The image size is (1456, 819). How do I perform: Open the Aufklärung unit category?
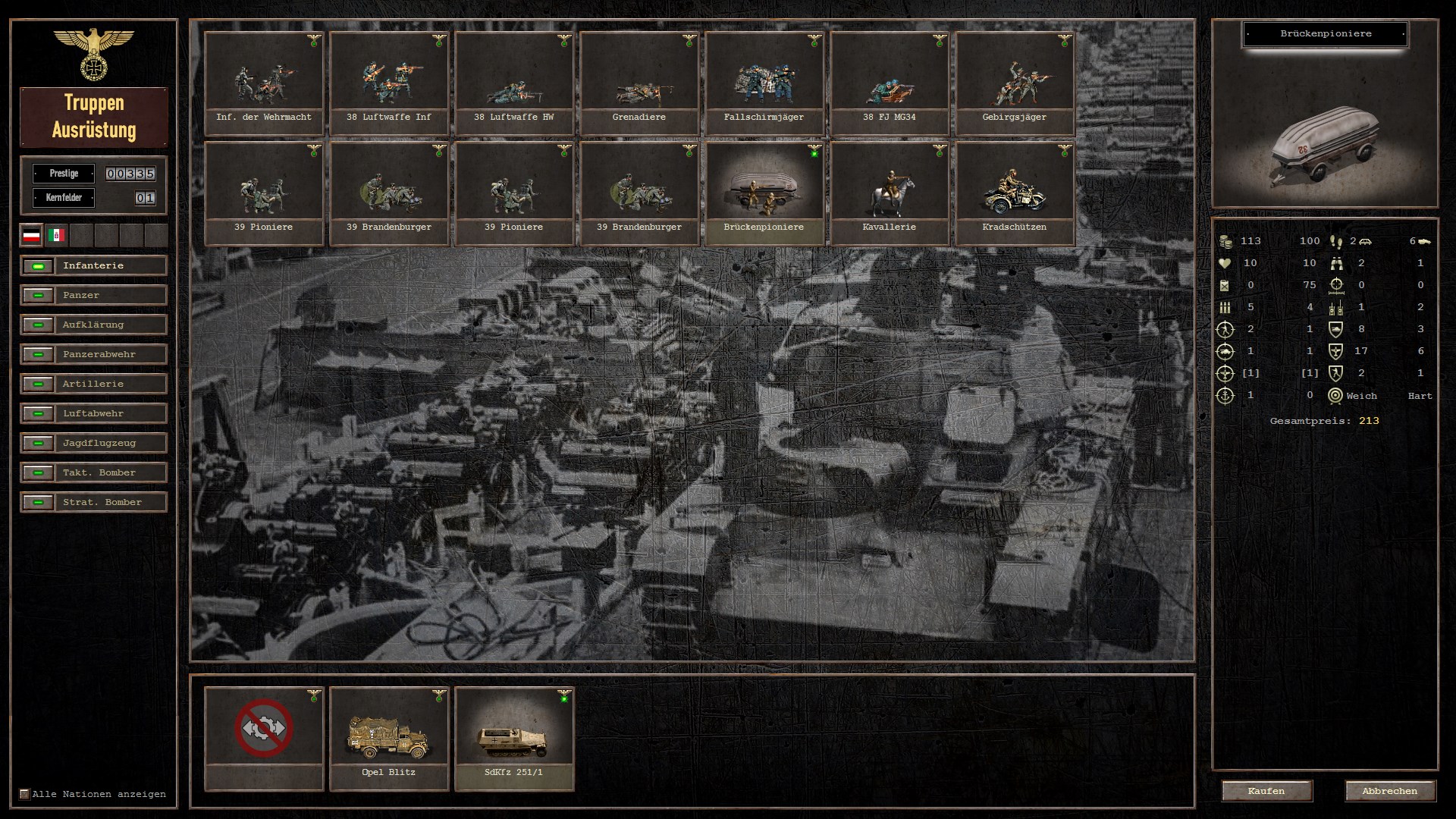(x=93, y=325)
